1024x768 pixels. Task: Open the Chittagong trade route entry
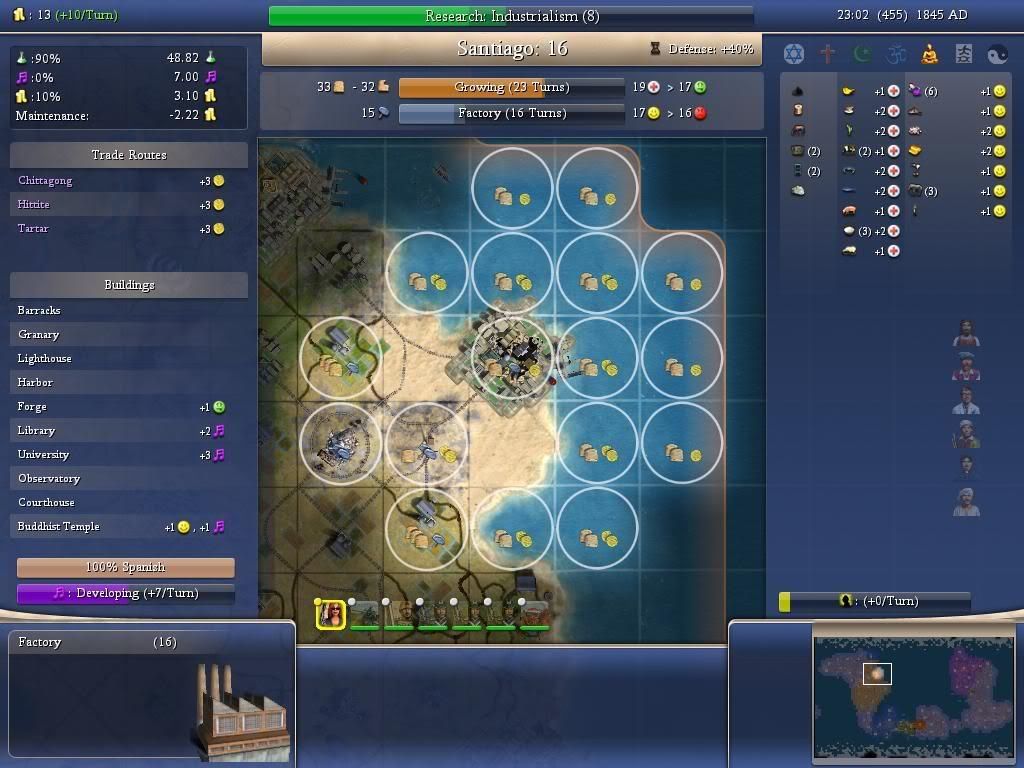(x=128, y=181)
